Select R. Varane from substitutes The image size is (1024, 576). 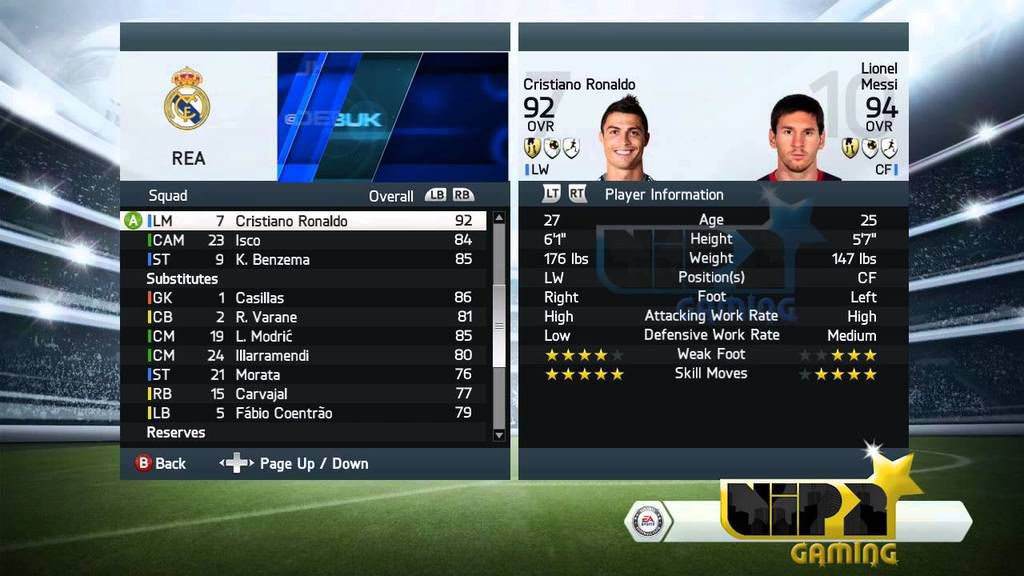[x=266, y=317]
